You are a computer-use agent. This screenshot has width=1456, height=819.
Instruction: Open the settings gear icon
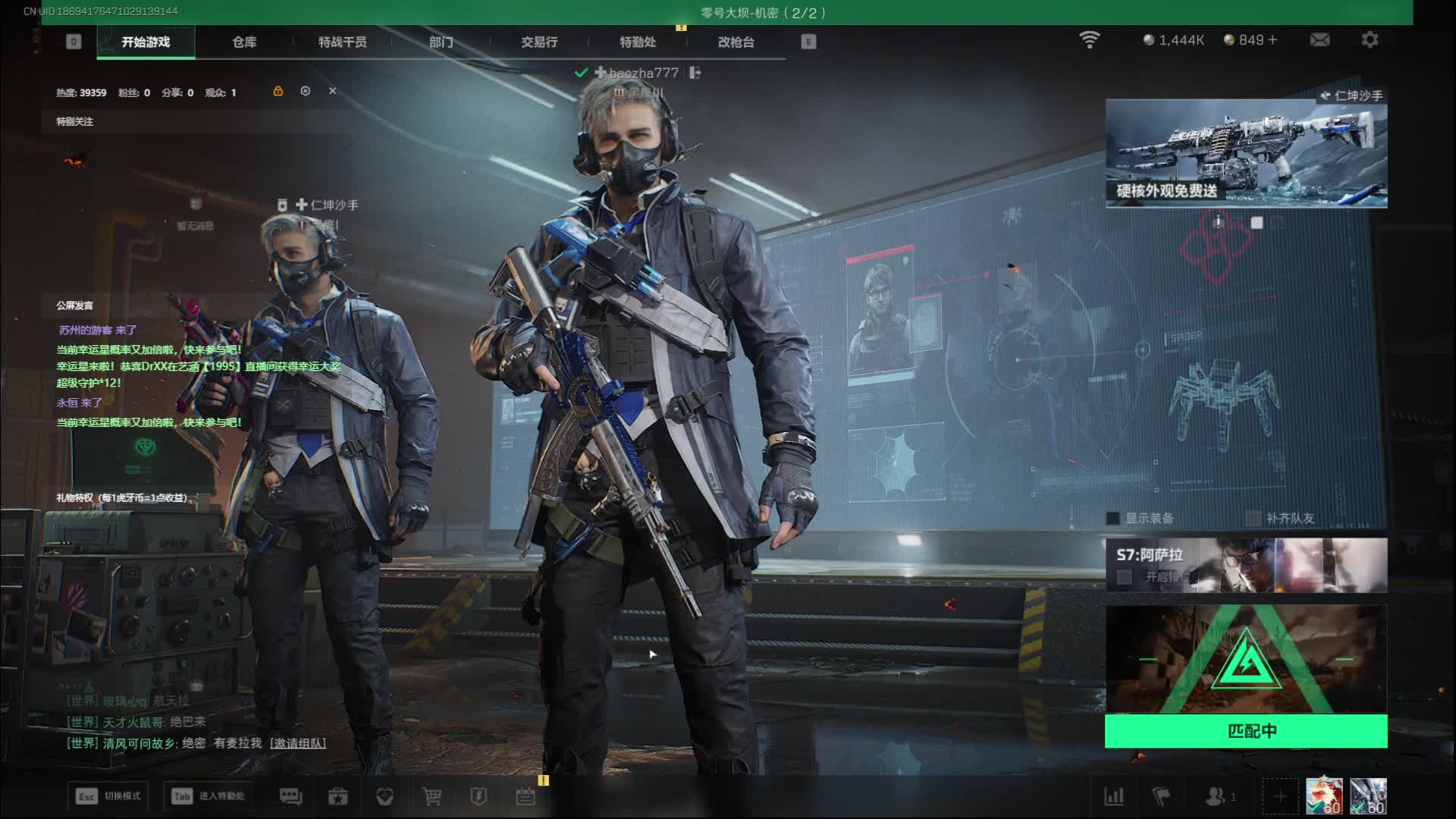[1370, 39]
